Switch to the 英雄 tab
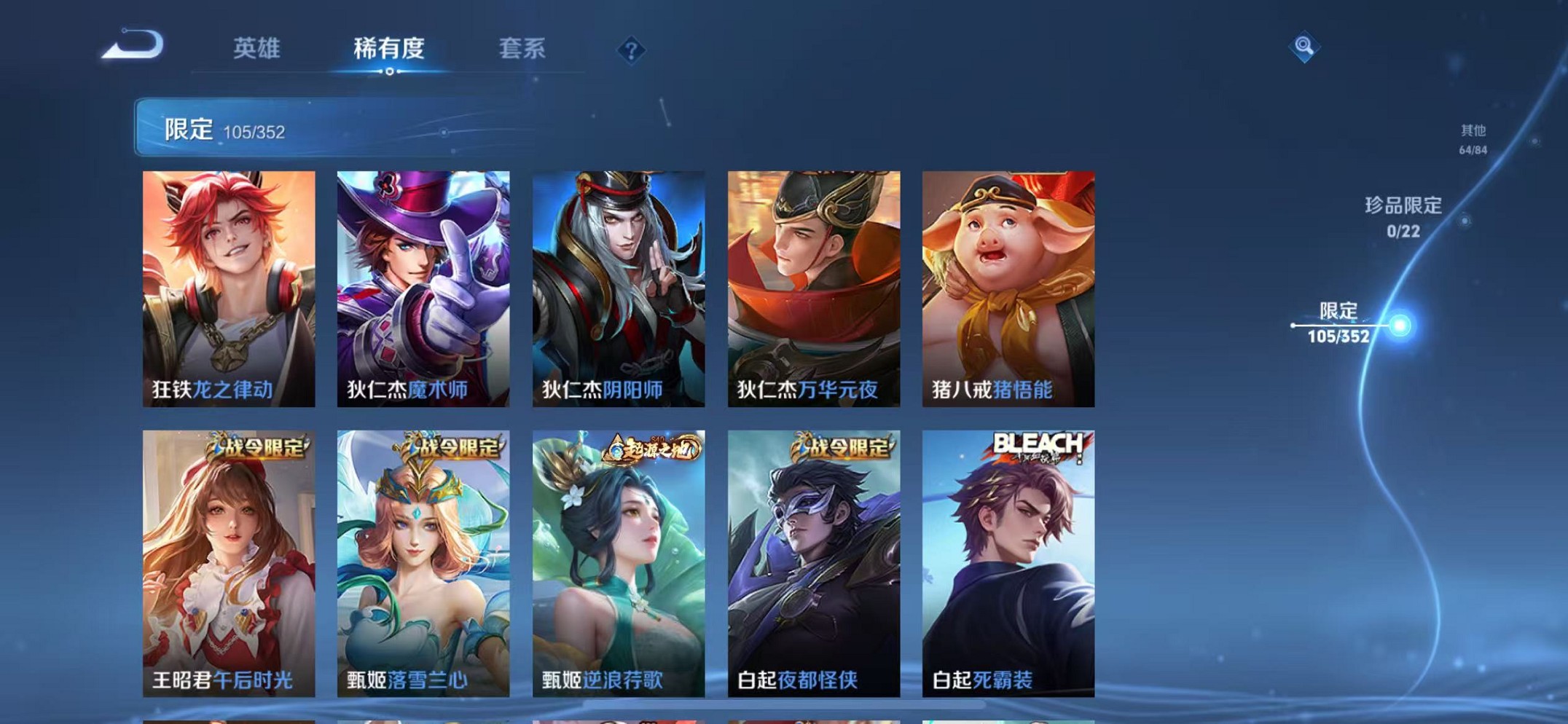This screenshot has height=724, width=1568. tap(259, 49)
